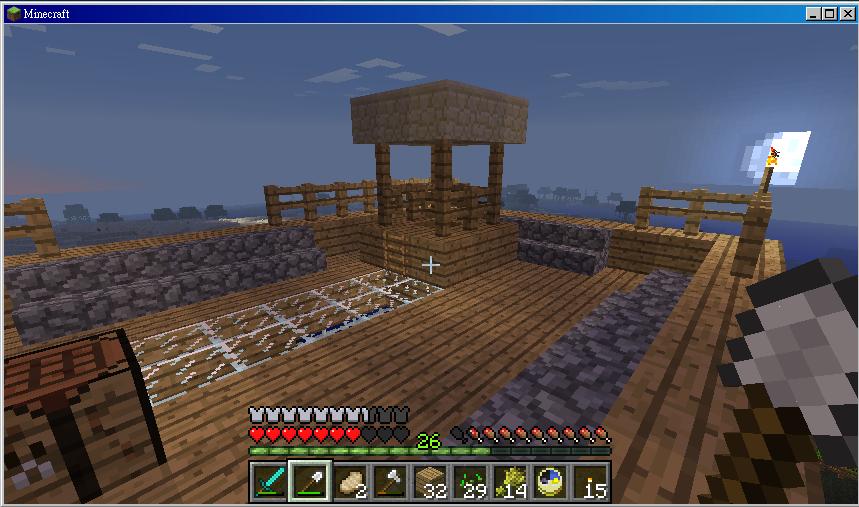Screen dimensions: 859x507
Task: Select the torch stack of 15
Action: tap(590, 482)
